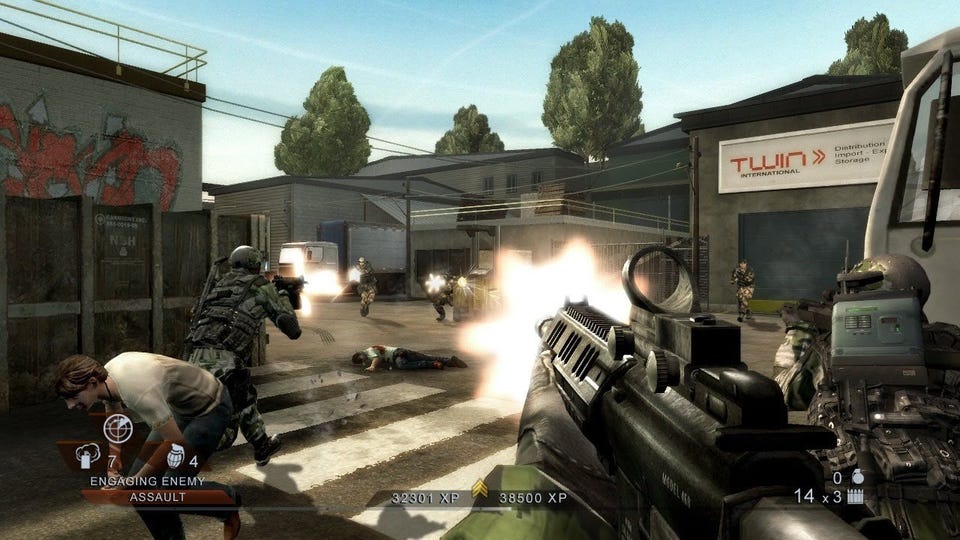Click the ammo magazine bullets icon
Viewport: 960px width, 540px height.
click(x=855, y=495)
